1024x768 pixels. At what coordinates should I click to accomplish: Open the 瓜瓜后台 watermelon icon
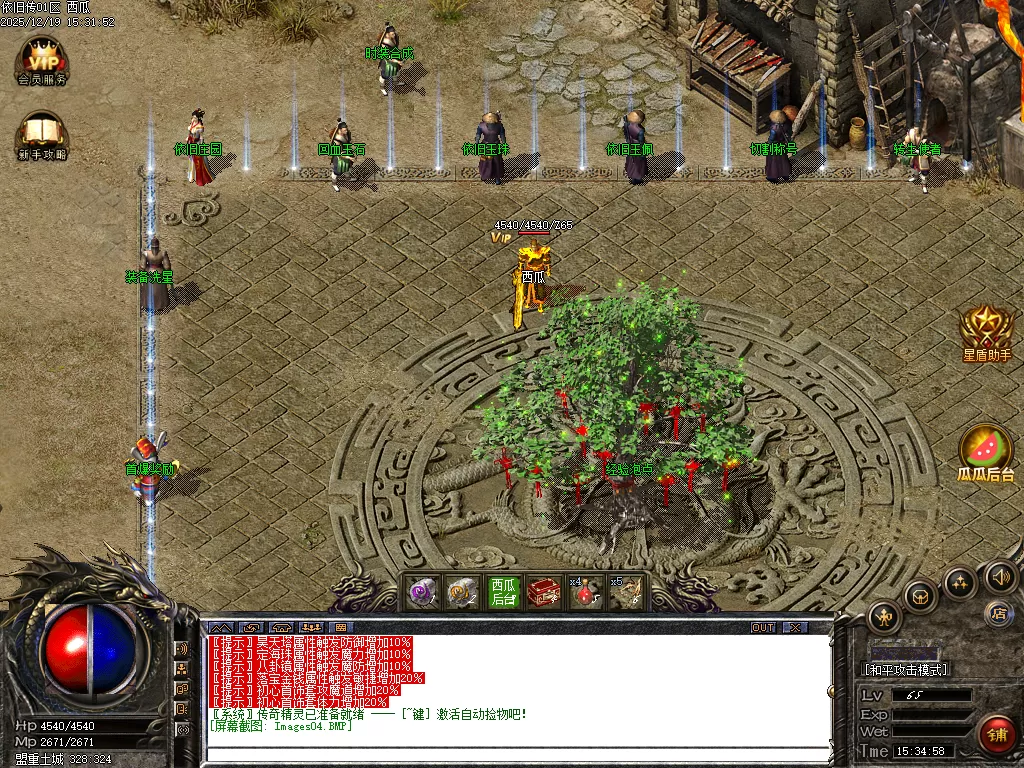coord(986,452)
